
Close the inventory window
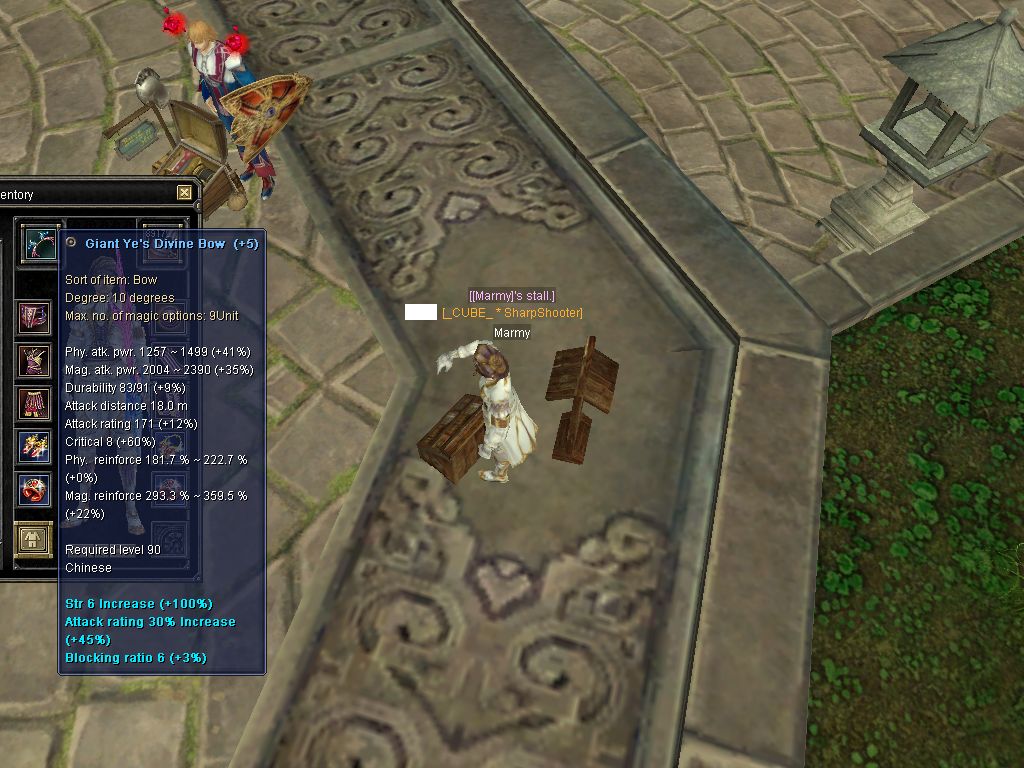[184, 193]
